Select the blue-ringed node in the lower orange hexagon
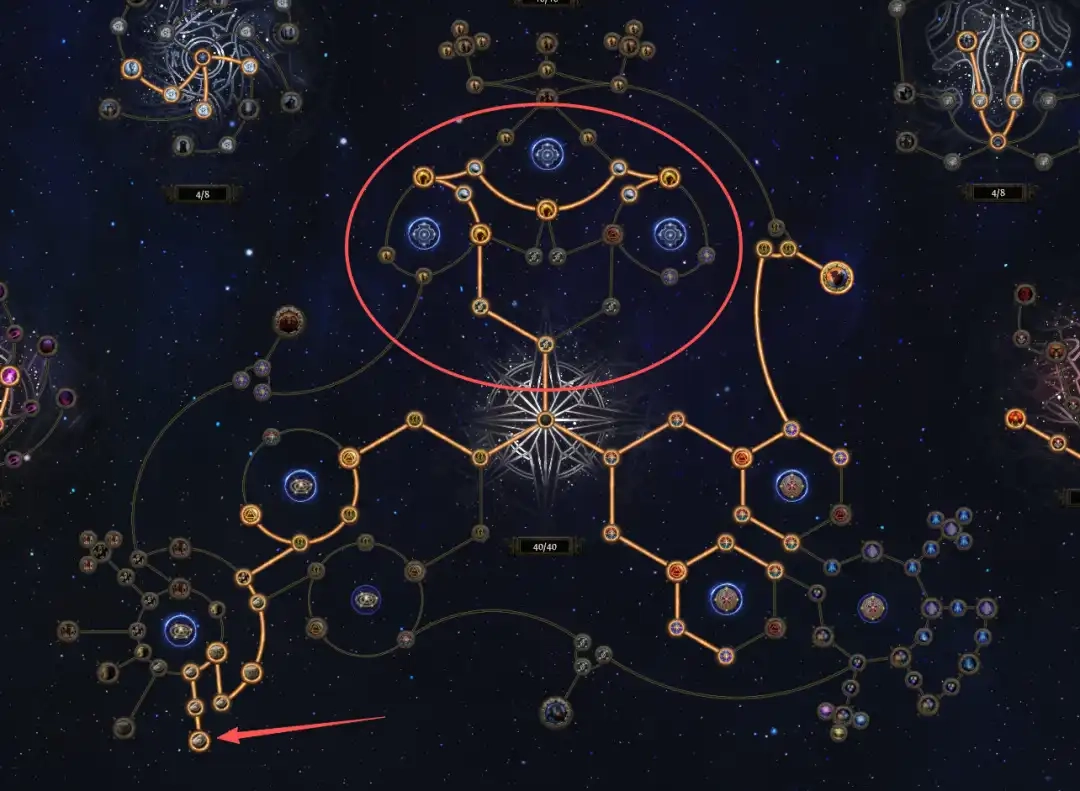1080x791 pixels. pyautogui.click(x=726, y=599)
